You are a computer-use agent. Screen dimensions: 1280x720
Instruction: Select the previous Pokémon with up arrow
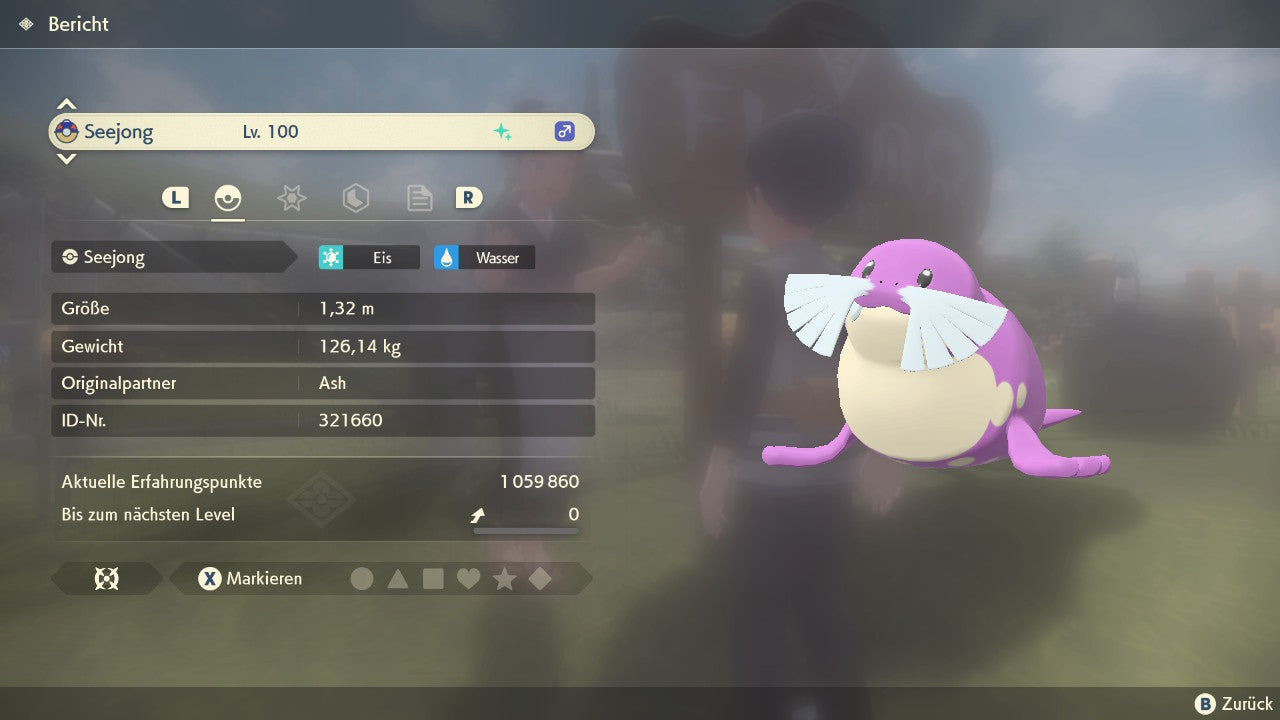coord(66,104)
